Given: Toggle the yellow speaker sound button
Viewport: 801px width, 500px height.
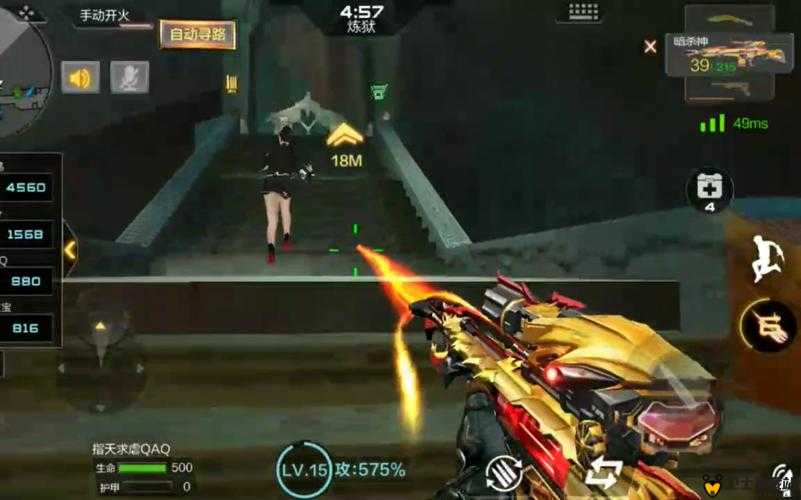Looking at the screenshot, I should click(x=81, y=77).
